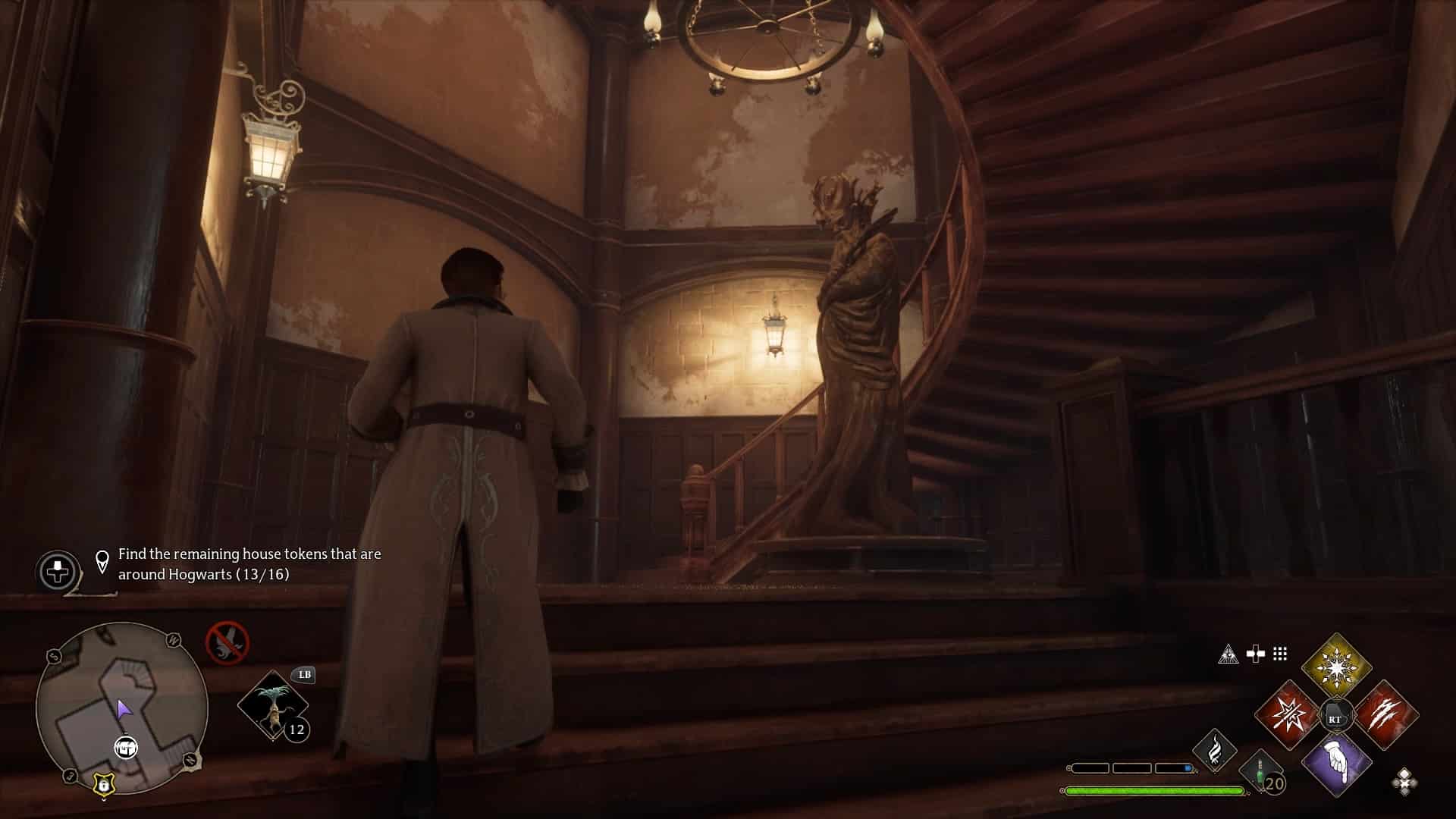Open the house tokens quest objective
Viewport: 1456px width, 819px height.
click(249, 564)
